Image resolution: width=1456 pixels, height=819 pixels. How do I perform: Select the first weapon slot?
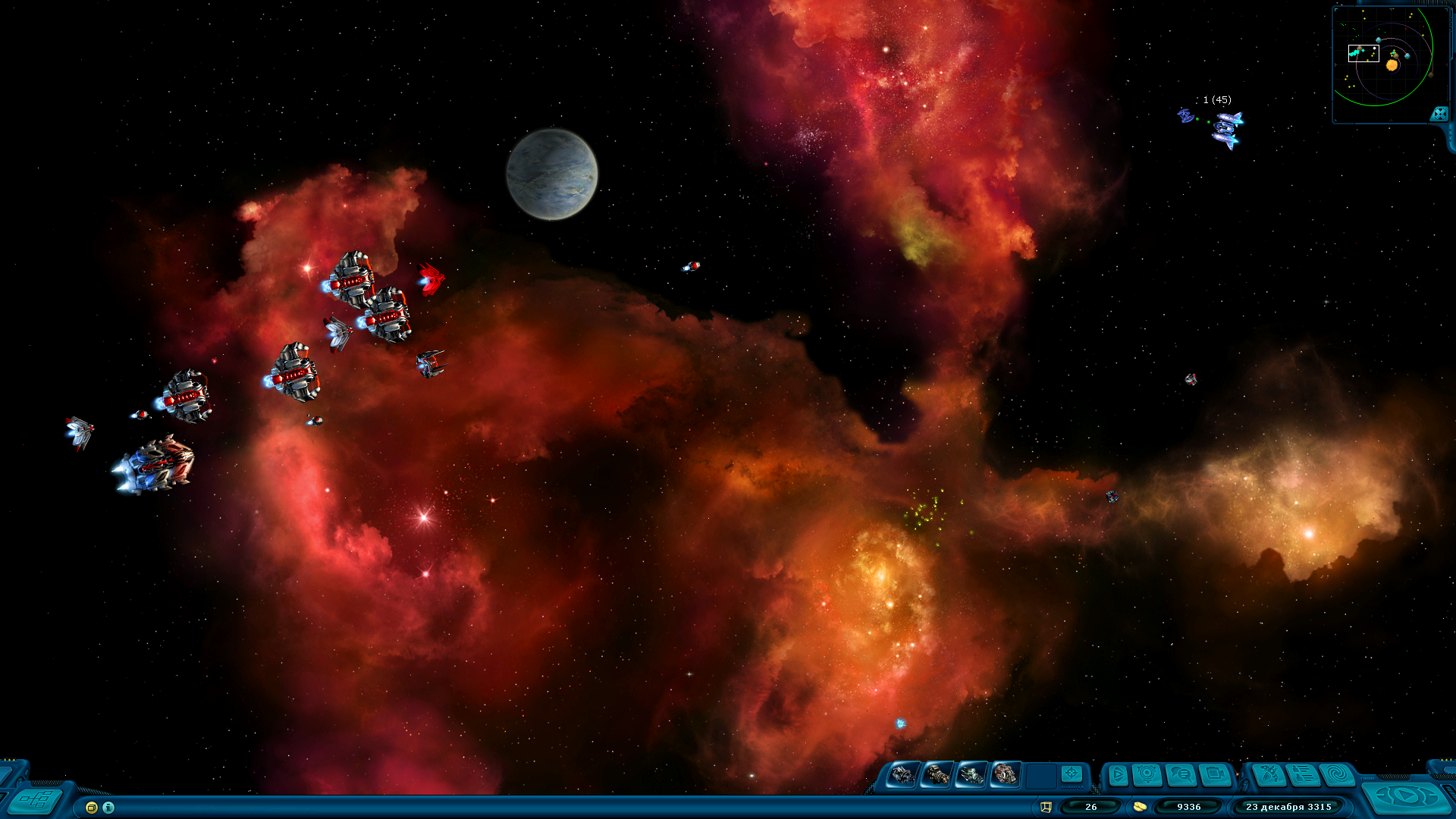(902, 775)
